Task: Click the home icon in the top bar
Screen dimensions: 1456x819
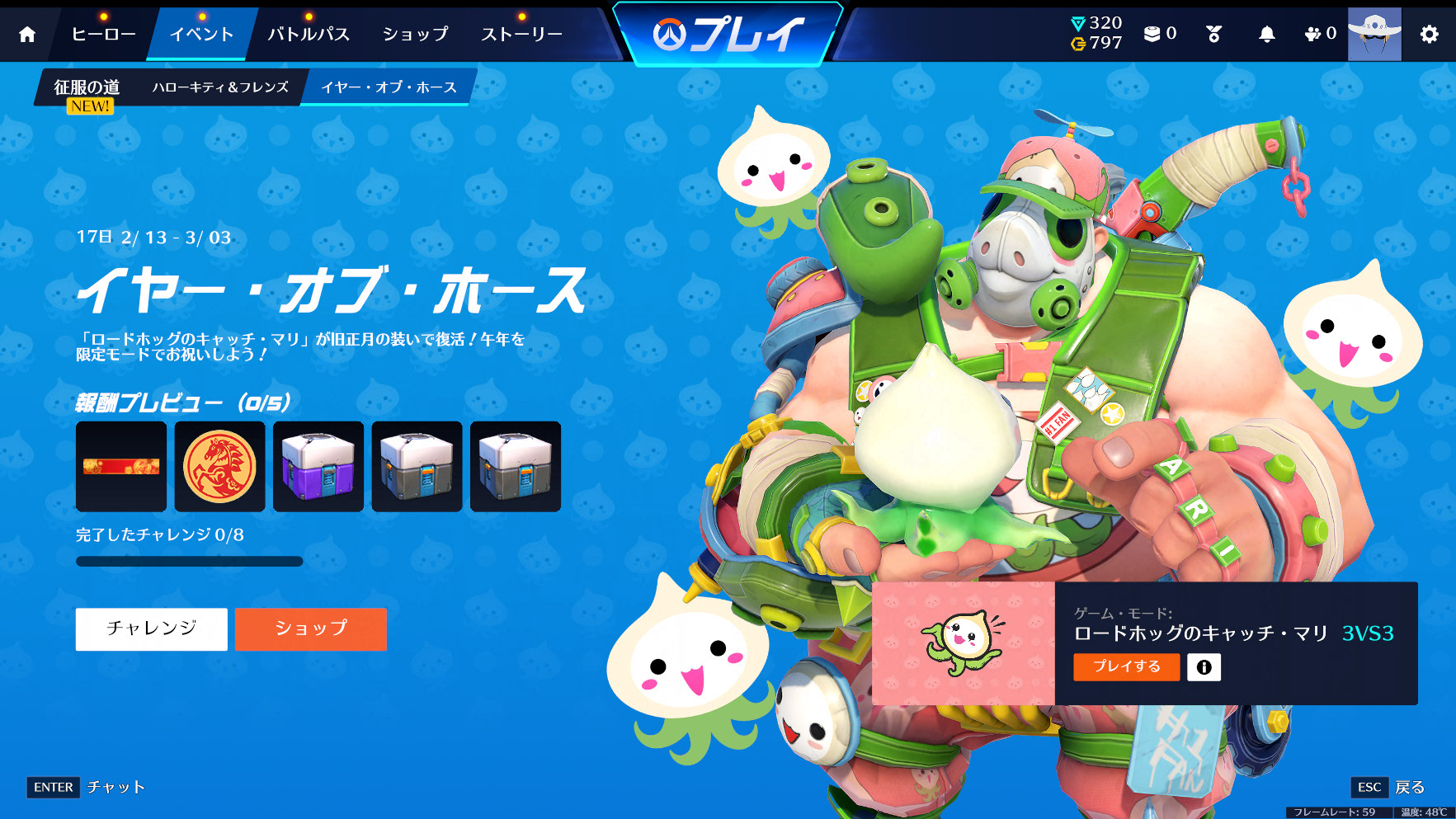Action: (29, 35)
